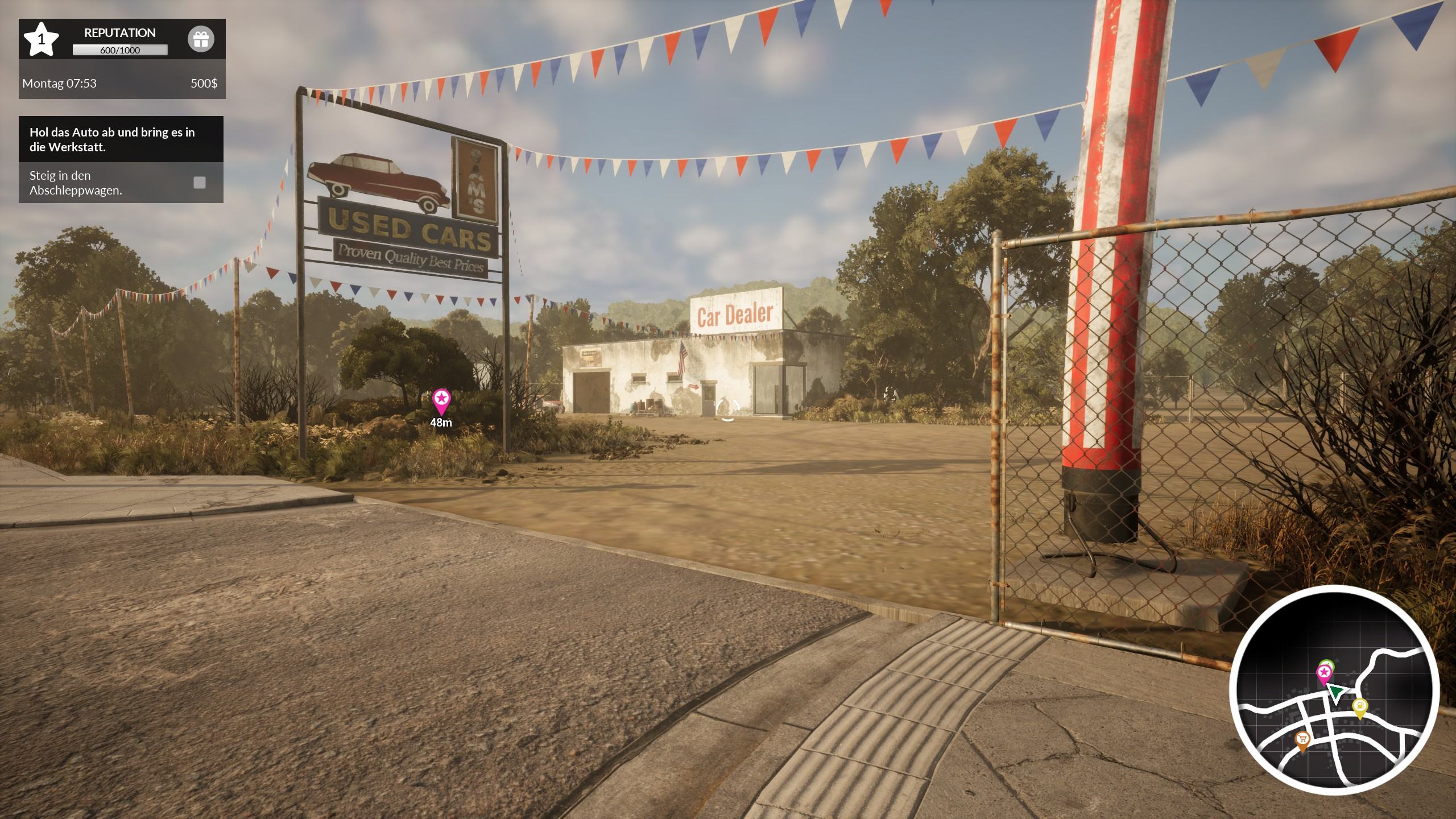Select the orange shopping cart minimap marker

pyautogui.click(x=1302, y=741)
